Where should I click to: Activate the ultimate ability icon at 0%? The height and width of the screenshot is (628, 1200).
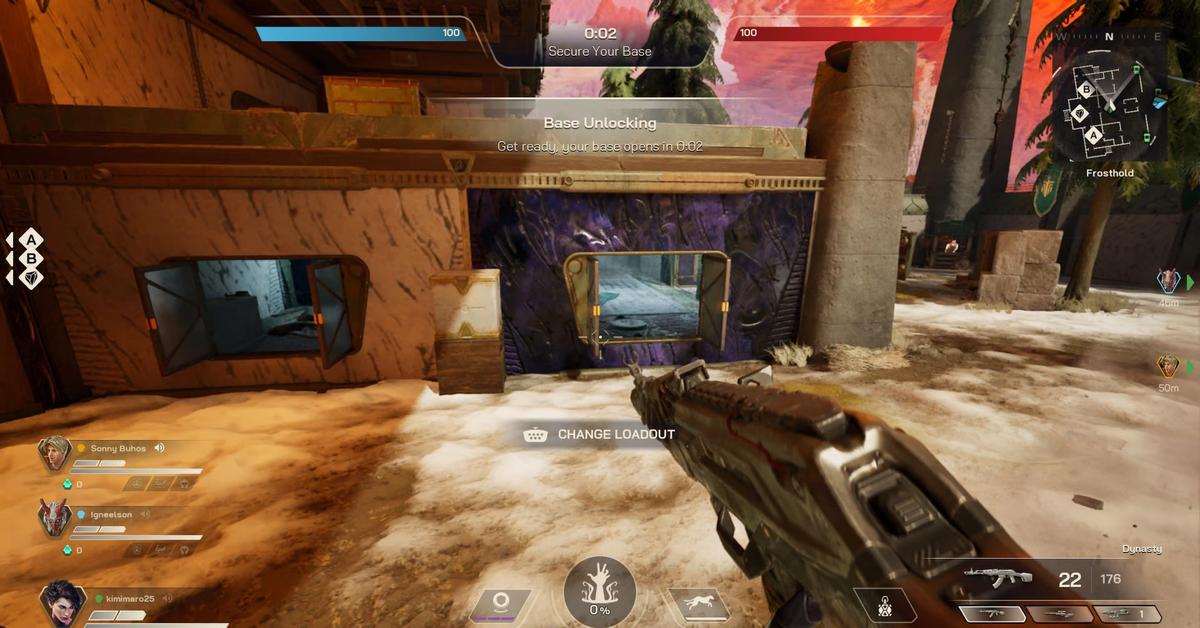coord(599,593)
